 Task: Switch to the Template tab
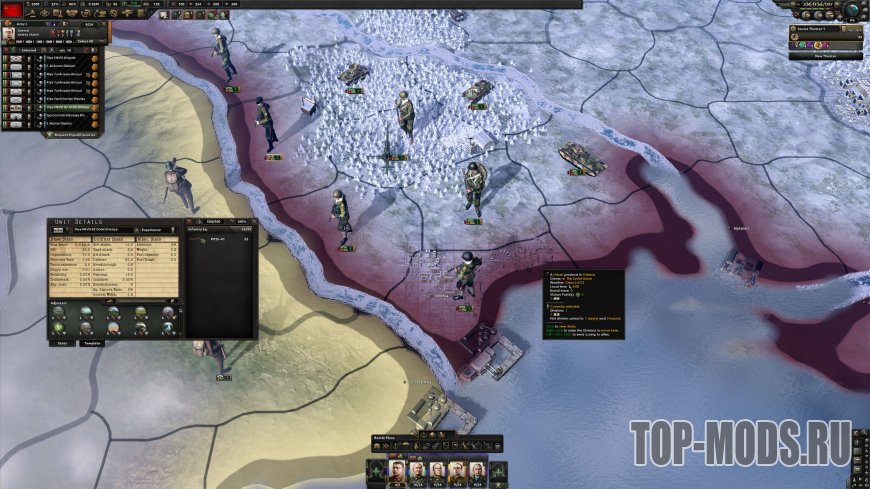[92, 342]
